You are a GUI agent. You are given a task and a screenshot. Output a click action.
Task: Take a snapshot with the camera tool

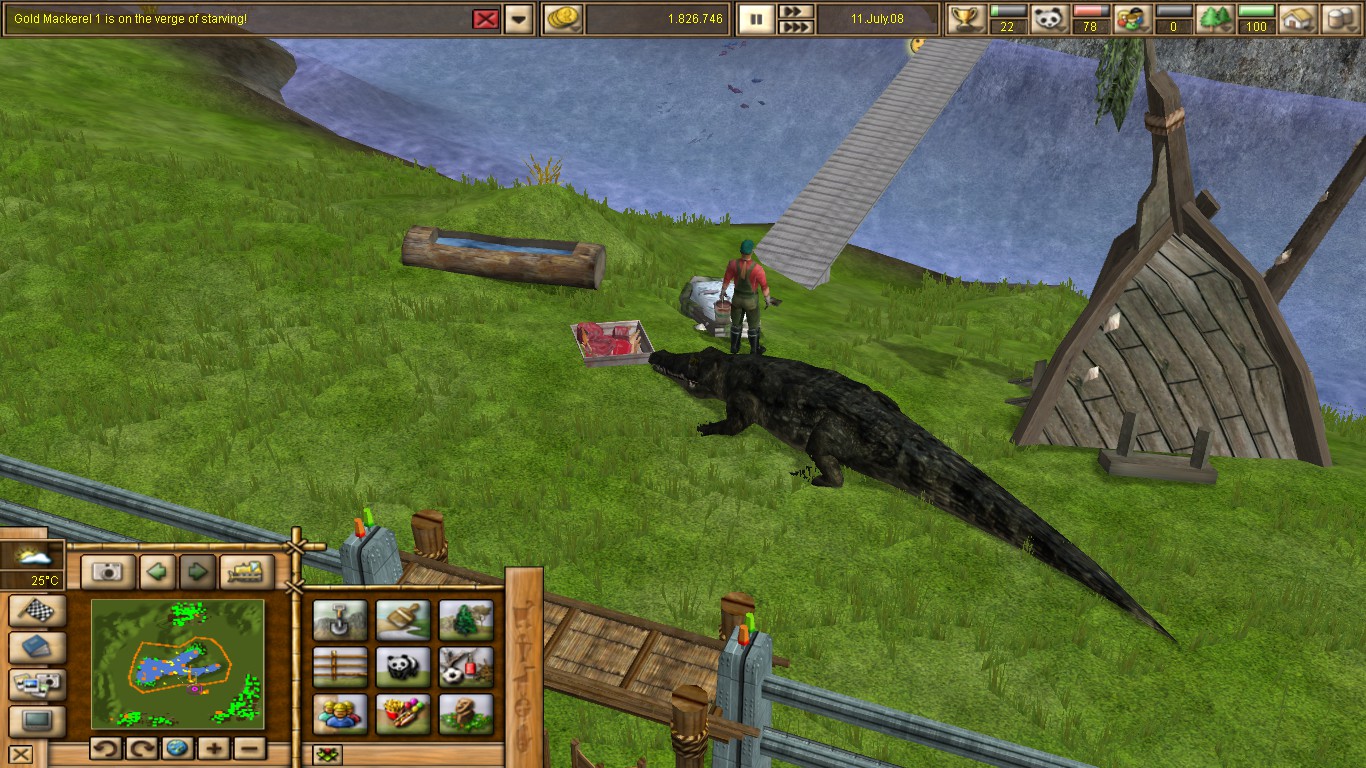pyautogui.click(x=108, y=571)
